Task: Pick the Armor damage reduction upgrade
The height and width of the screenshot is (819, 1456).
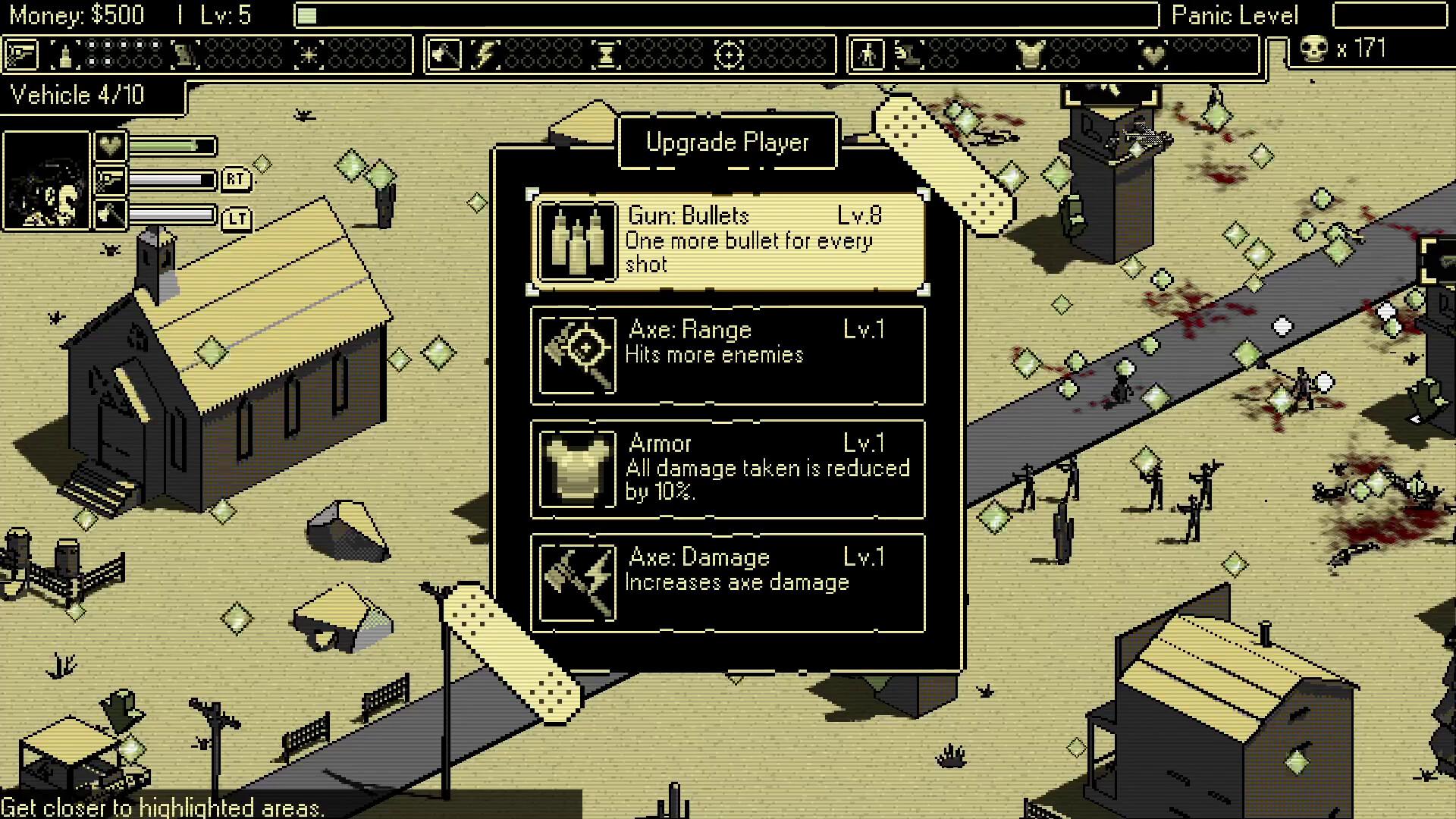Action: click(x=726, y=469)
